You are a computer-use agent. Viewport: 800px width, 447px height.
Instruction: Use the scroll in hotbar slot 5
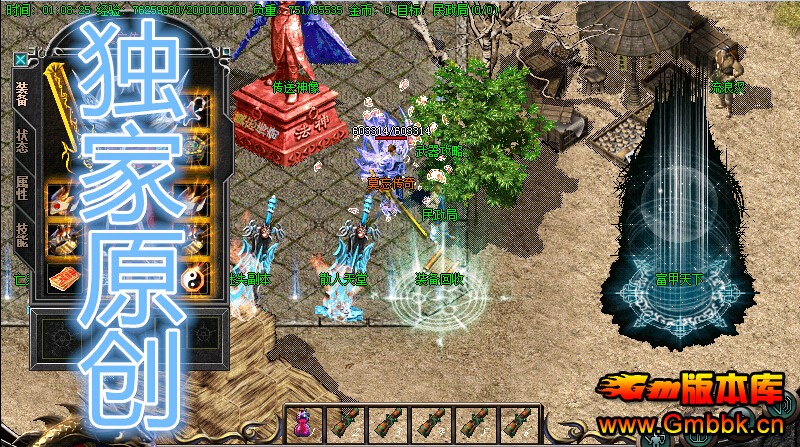[x=472, y=426]
